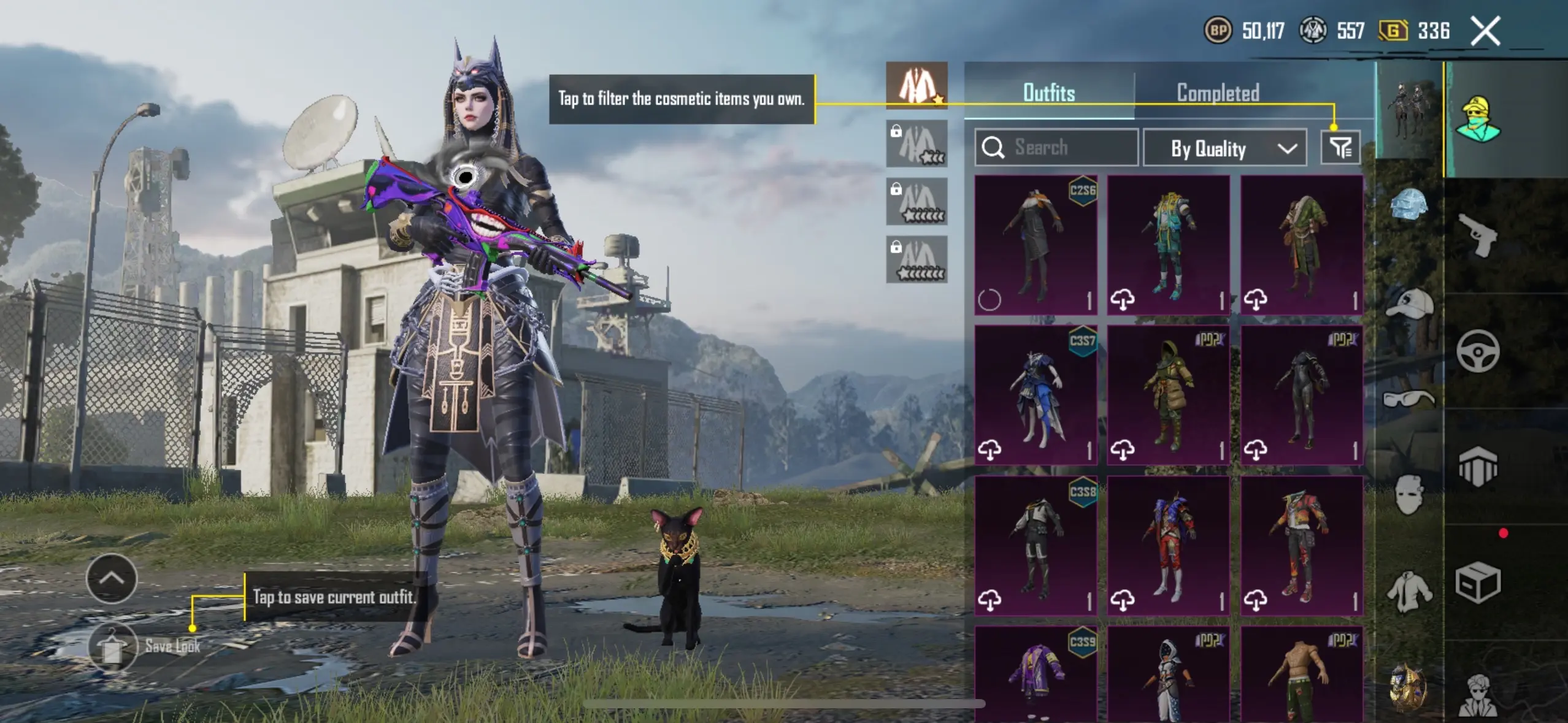The width and height of the screenshot is (1568, 723).
Task: Select the helmet gear category
Action: click(1410, 204)
